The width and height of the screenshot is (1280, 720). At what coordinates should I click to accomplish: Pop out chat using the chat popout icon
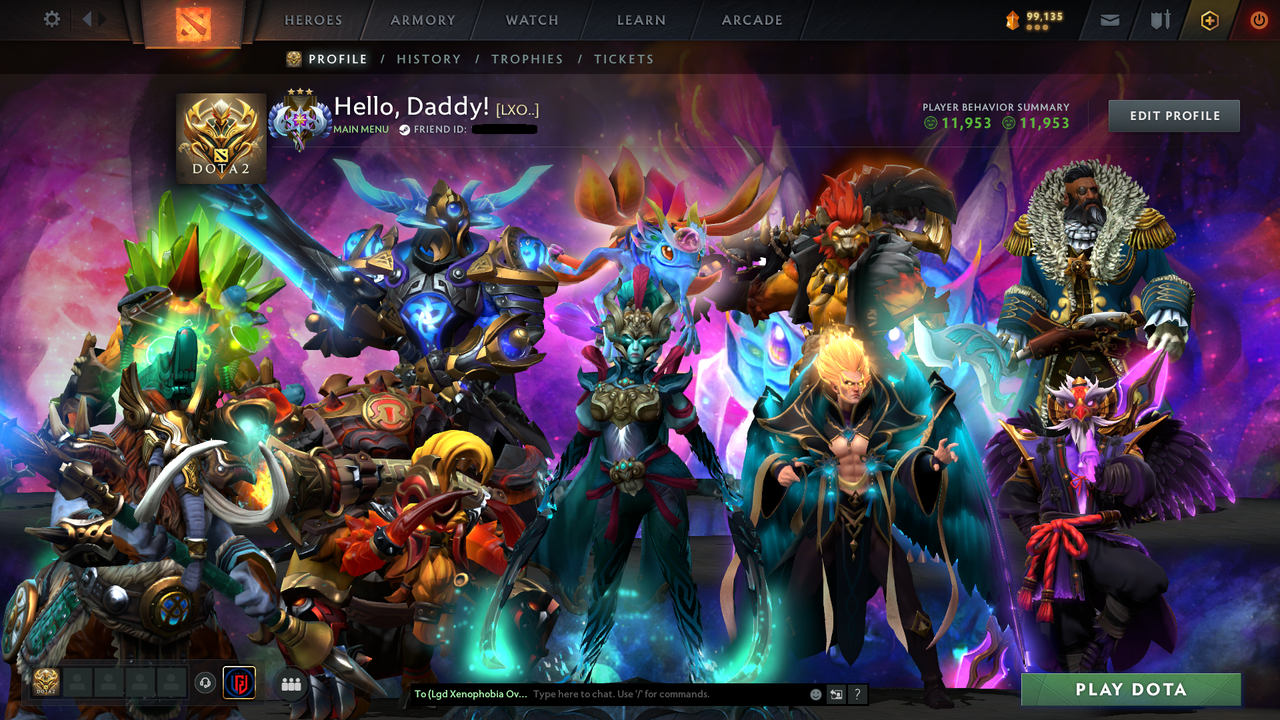click(x=836, y=693)
